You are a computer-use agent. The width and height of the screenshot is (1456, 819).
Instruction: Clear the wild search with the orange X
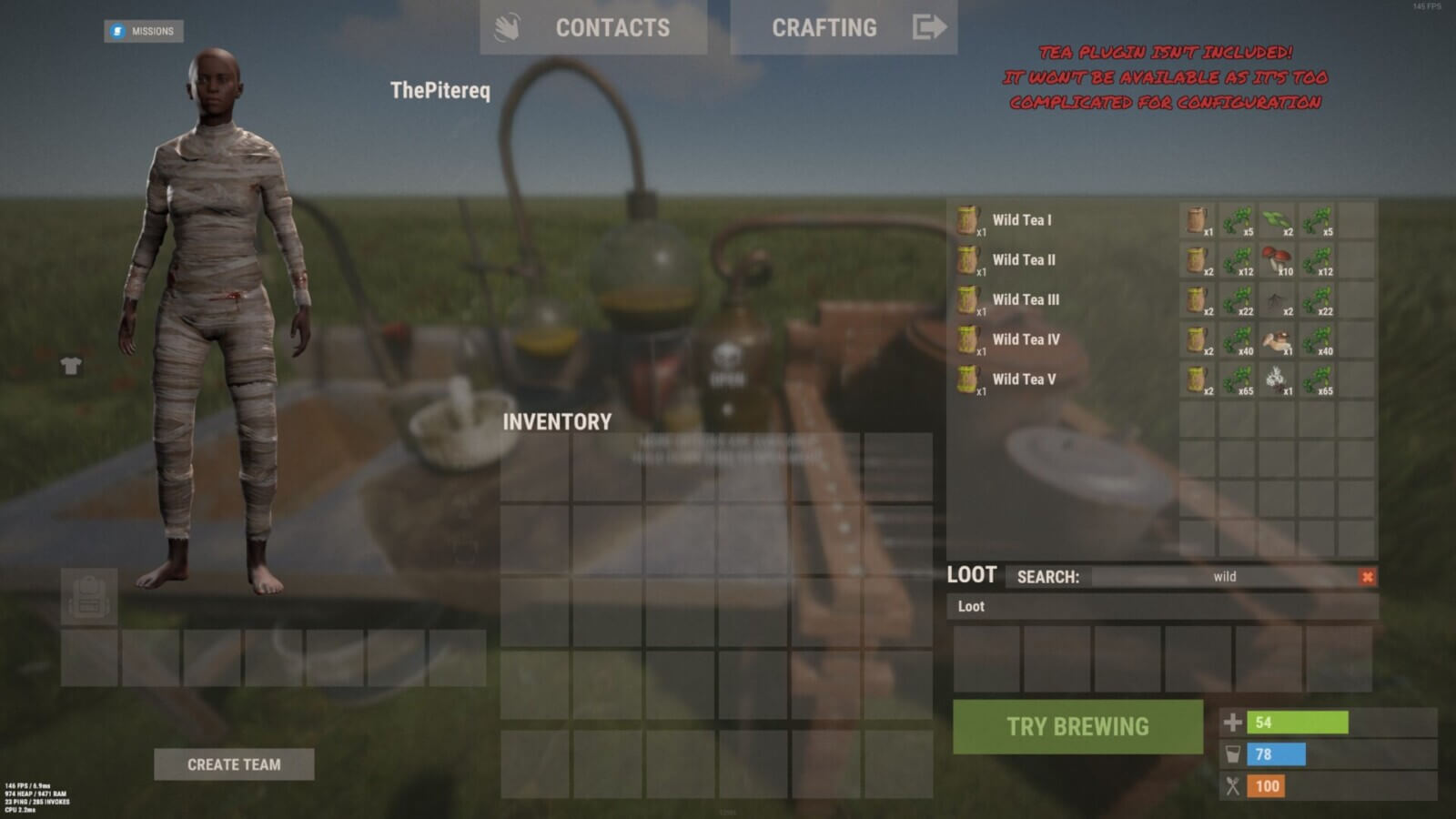coord(1367,576)
